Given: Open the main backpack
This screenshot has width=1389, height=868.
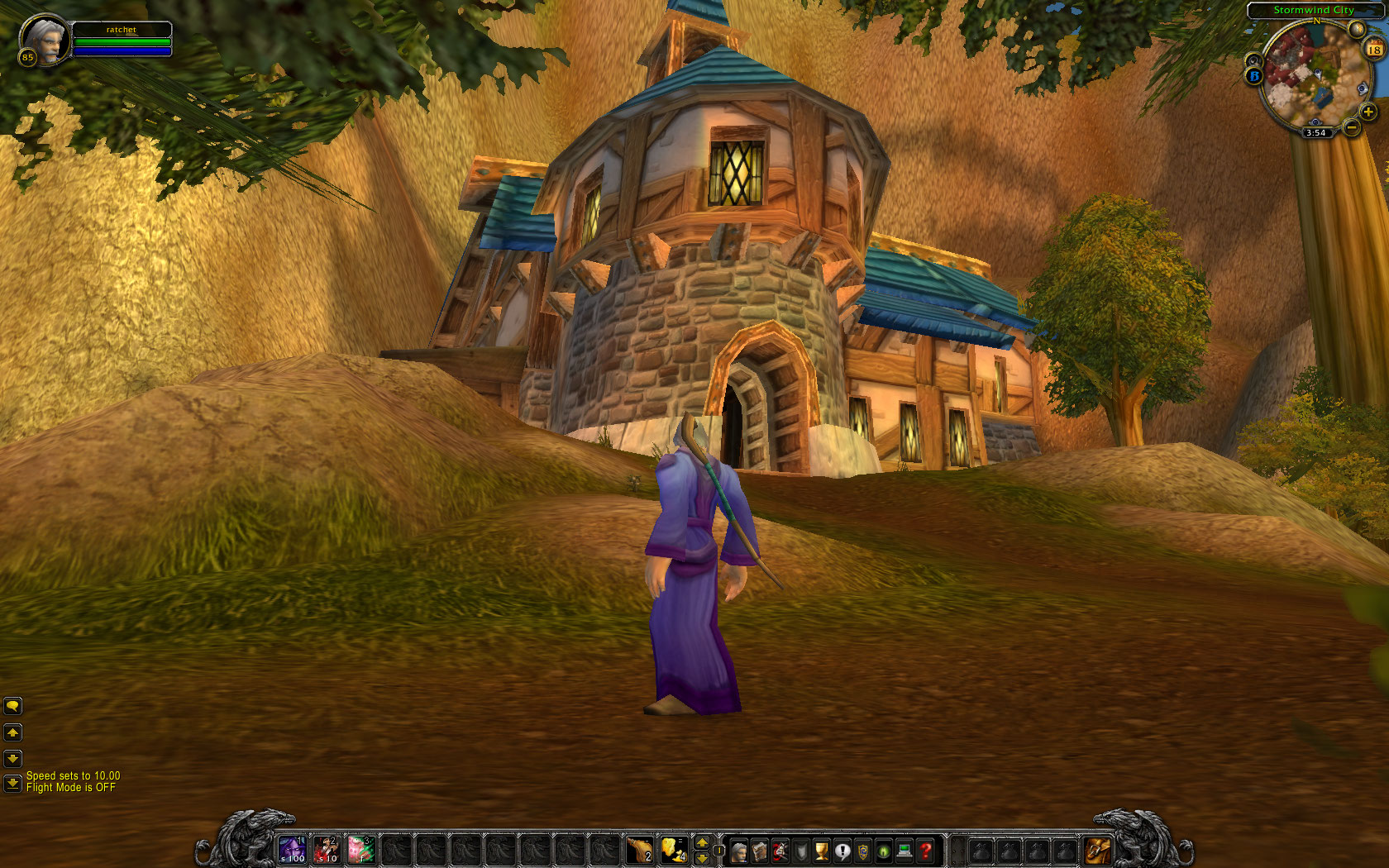Looking at the screenshot, I should click(x=1097, y=850).
